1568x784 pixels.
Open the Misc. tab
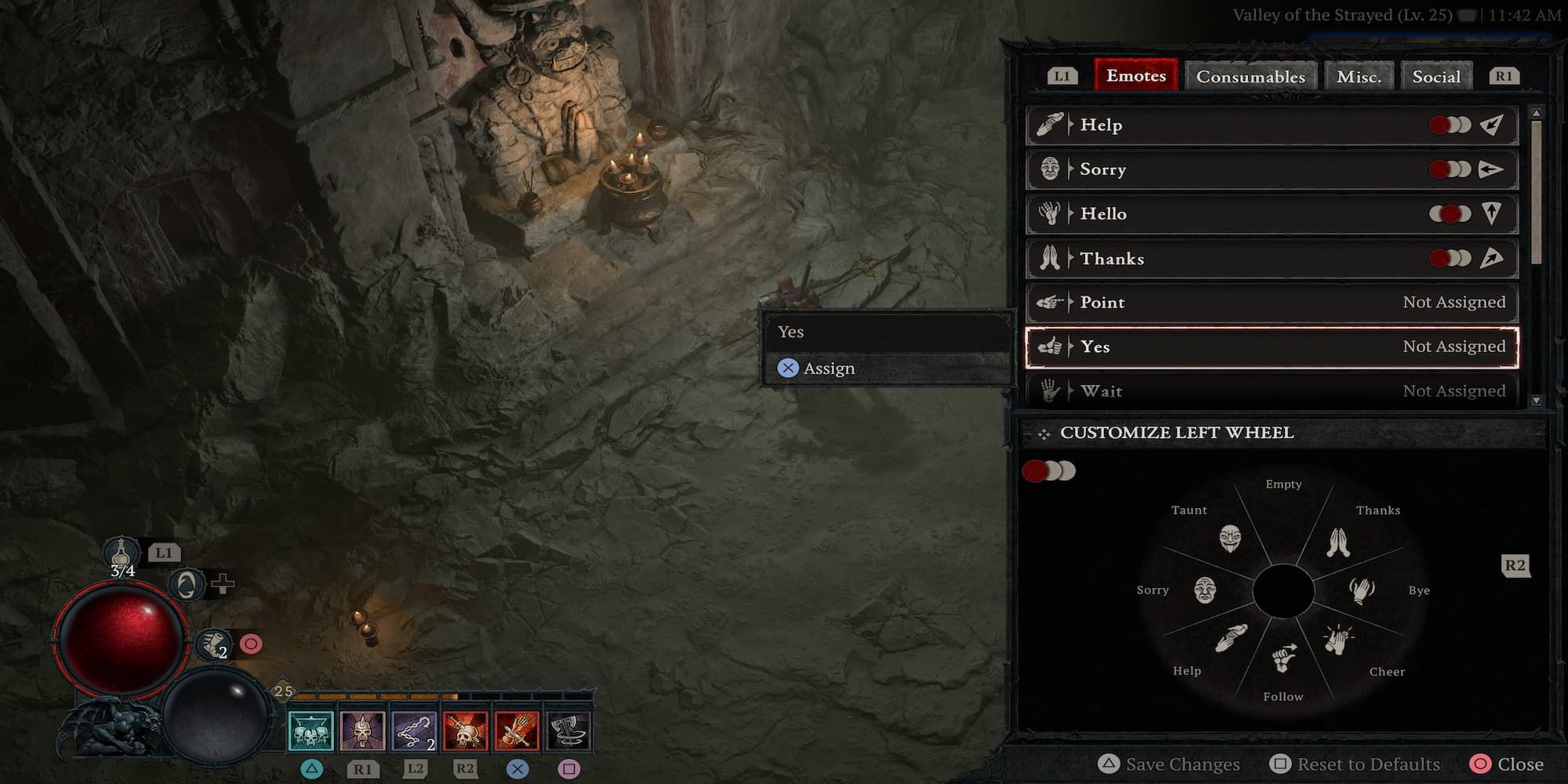(x=1359, y=77)
